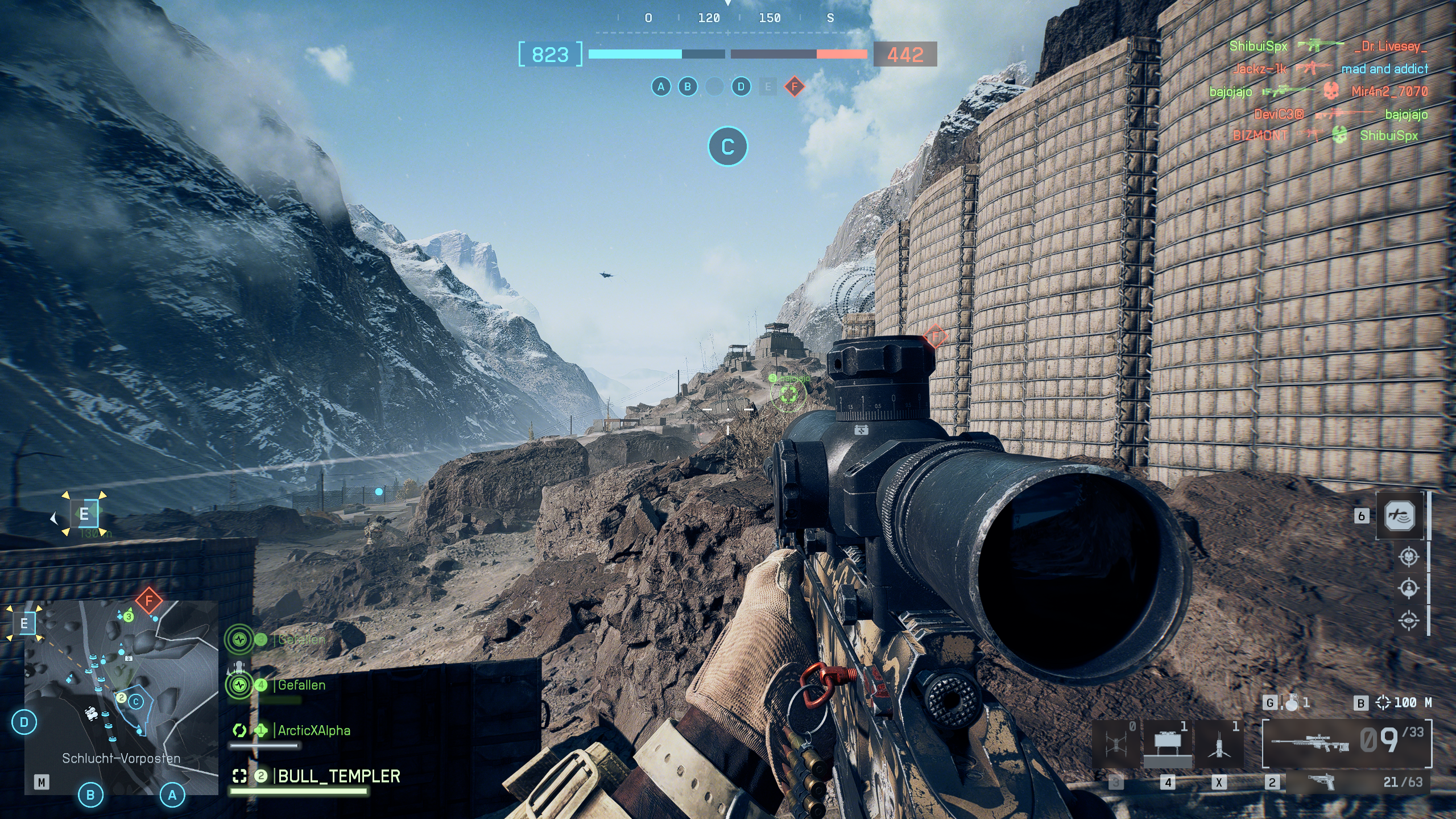This screenshot has height=819, width=1456.
Task: Click the red F objective on minimap edge
Action: 149,600
